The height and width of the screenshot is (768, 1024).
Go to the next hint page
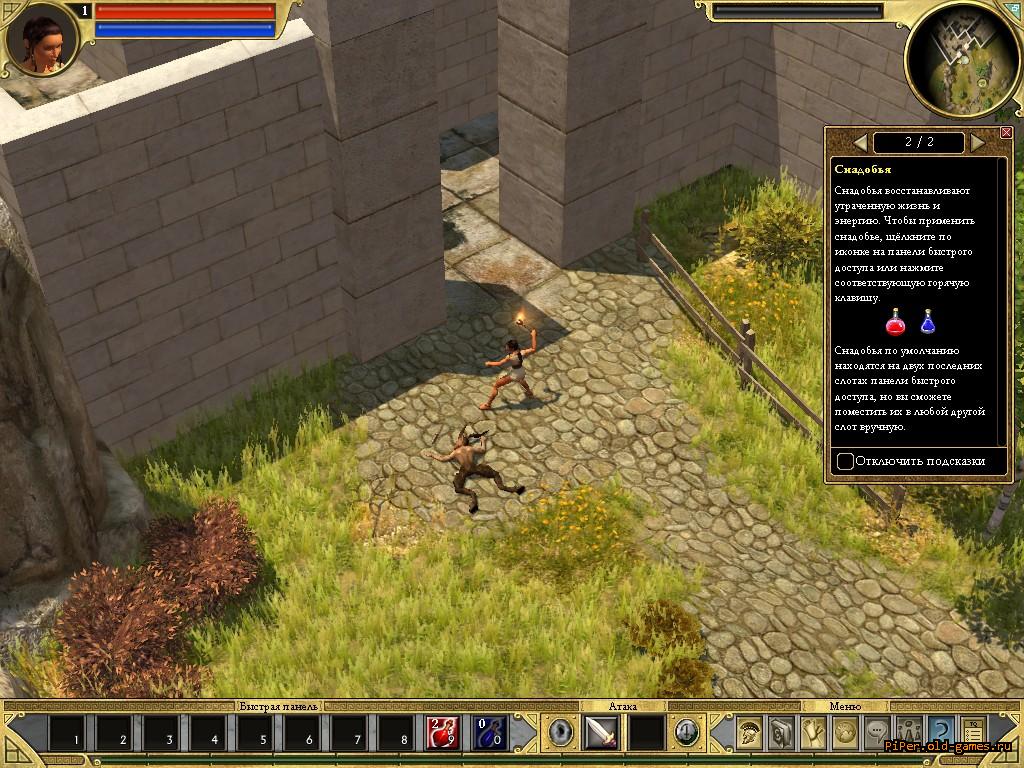(977, 142)
